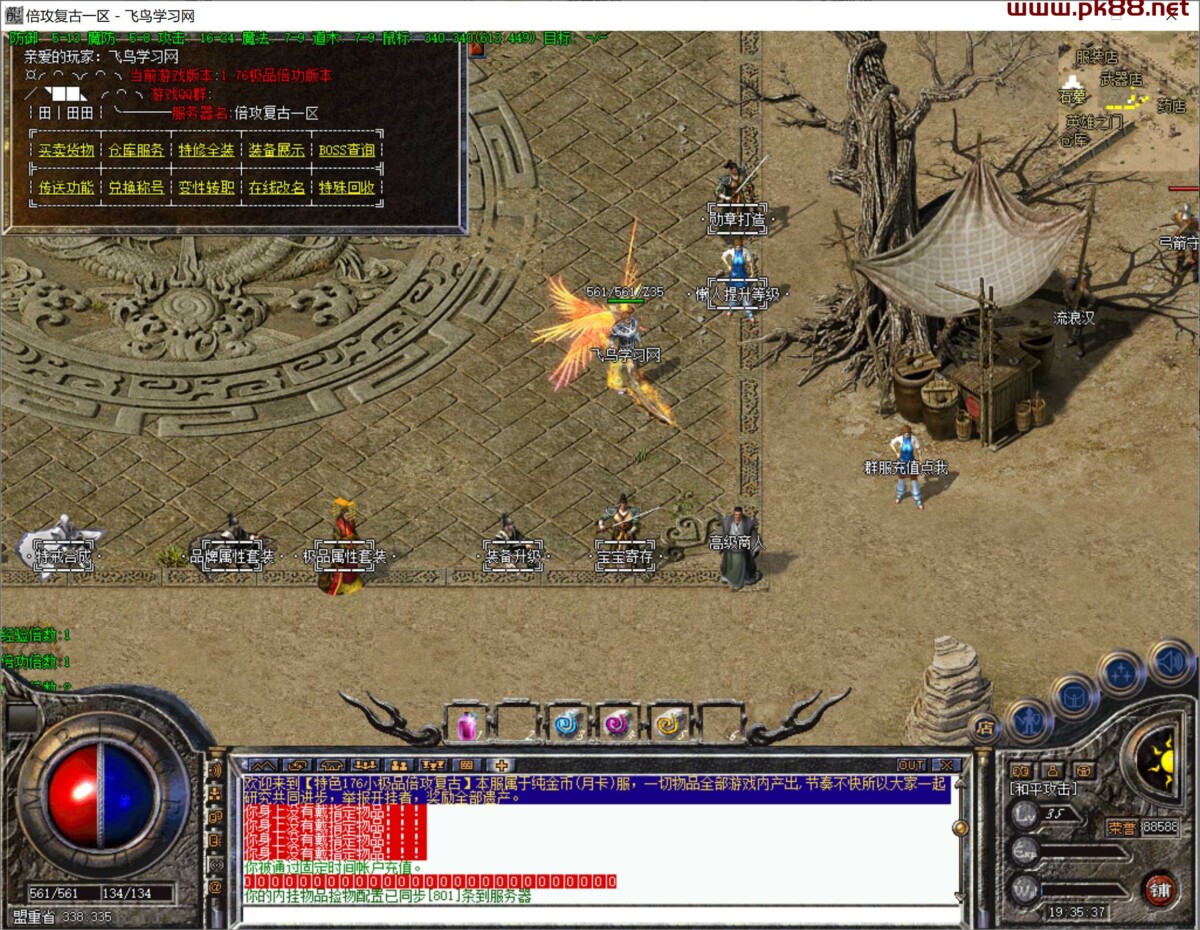Toggle the sound speaker button
Screen dimensions: 1200x930
[1169, 661]
